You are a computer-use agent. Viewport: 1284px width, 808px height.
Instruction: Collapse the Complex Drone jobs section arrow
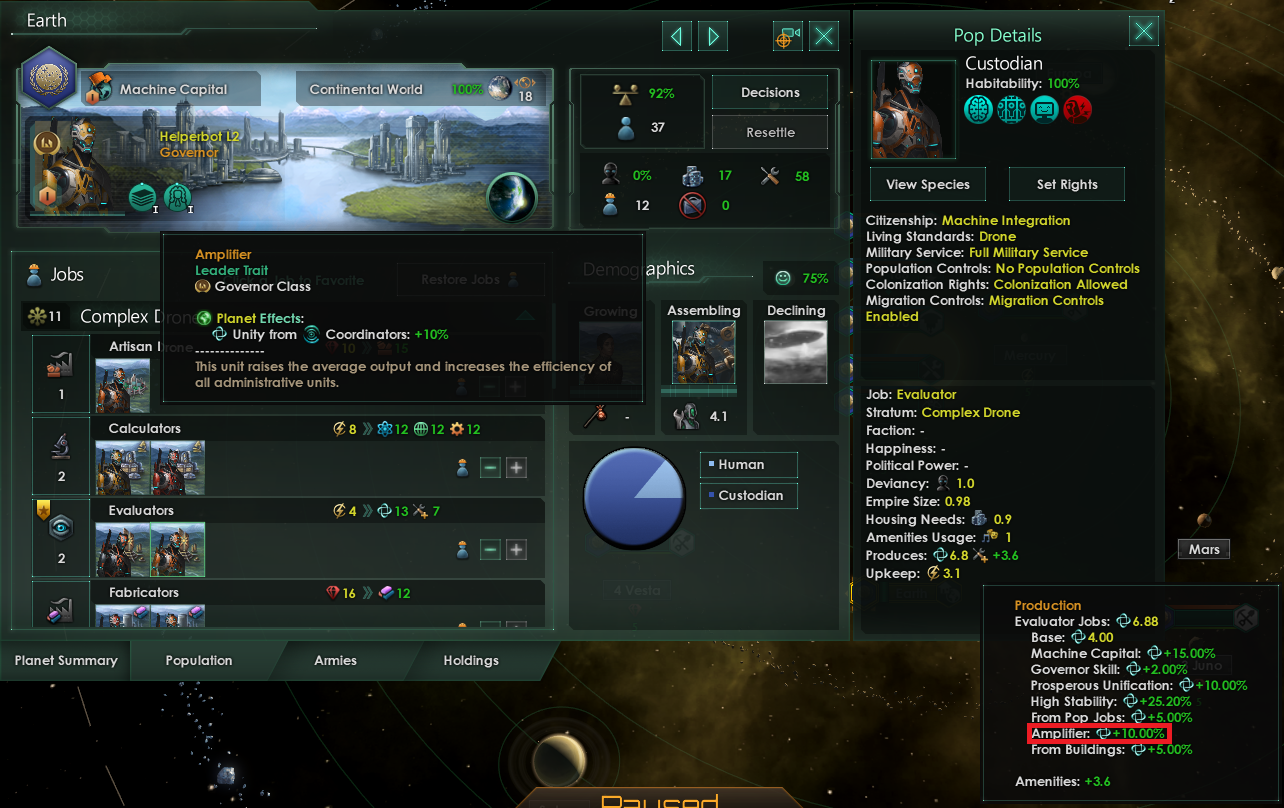pyautogui.click(x=527, y=315)
